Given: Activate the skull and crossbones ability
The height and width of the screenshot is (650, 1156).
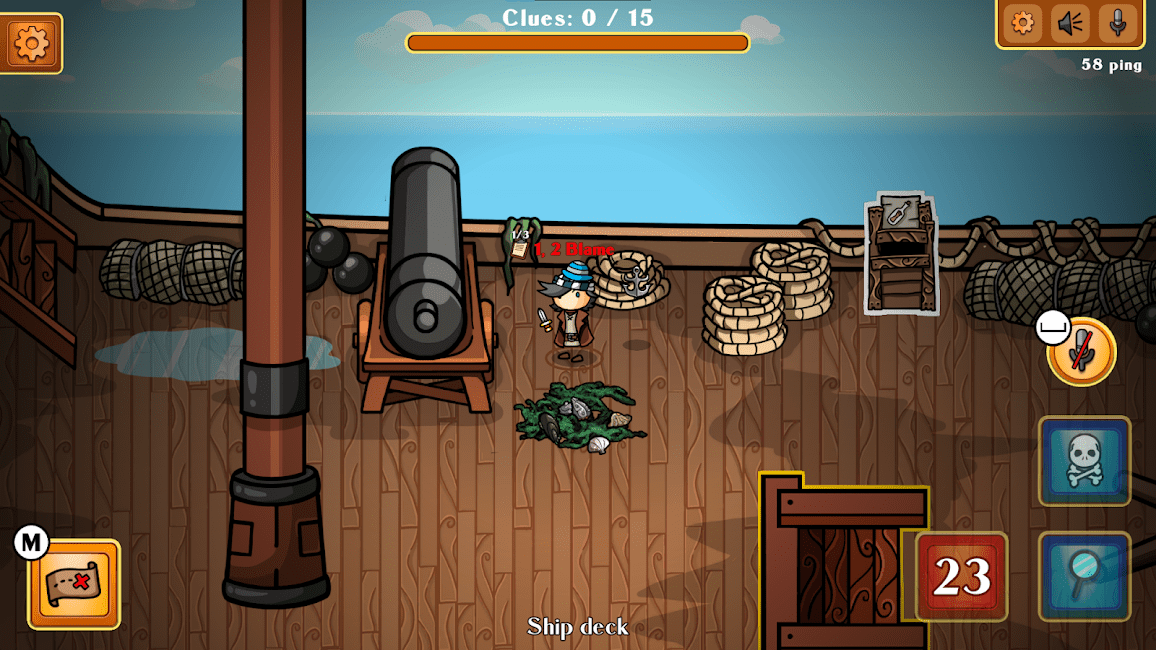Looking at the screenshot, I should [1084, 461].
